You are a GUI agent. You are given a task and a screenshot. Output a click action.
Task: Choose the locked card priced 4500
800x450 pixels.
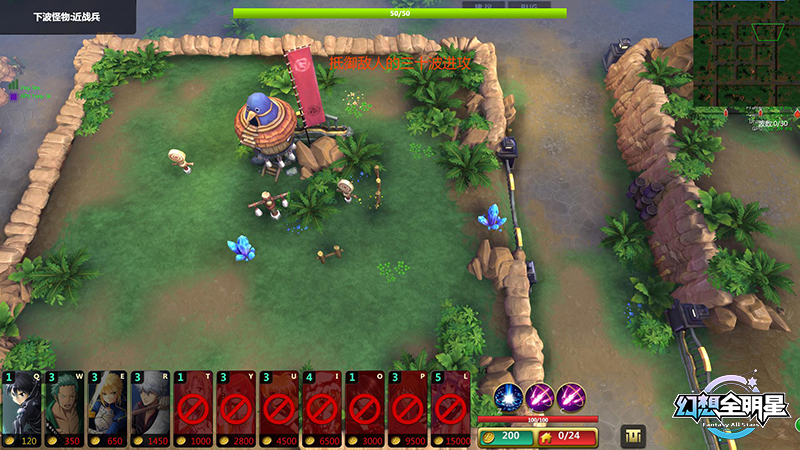[279, 410]
